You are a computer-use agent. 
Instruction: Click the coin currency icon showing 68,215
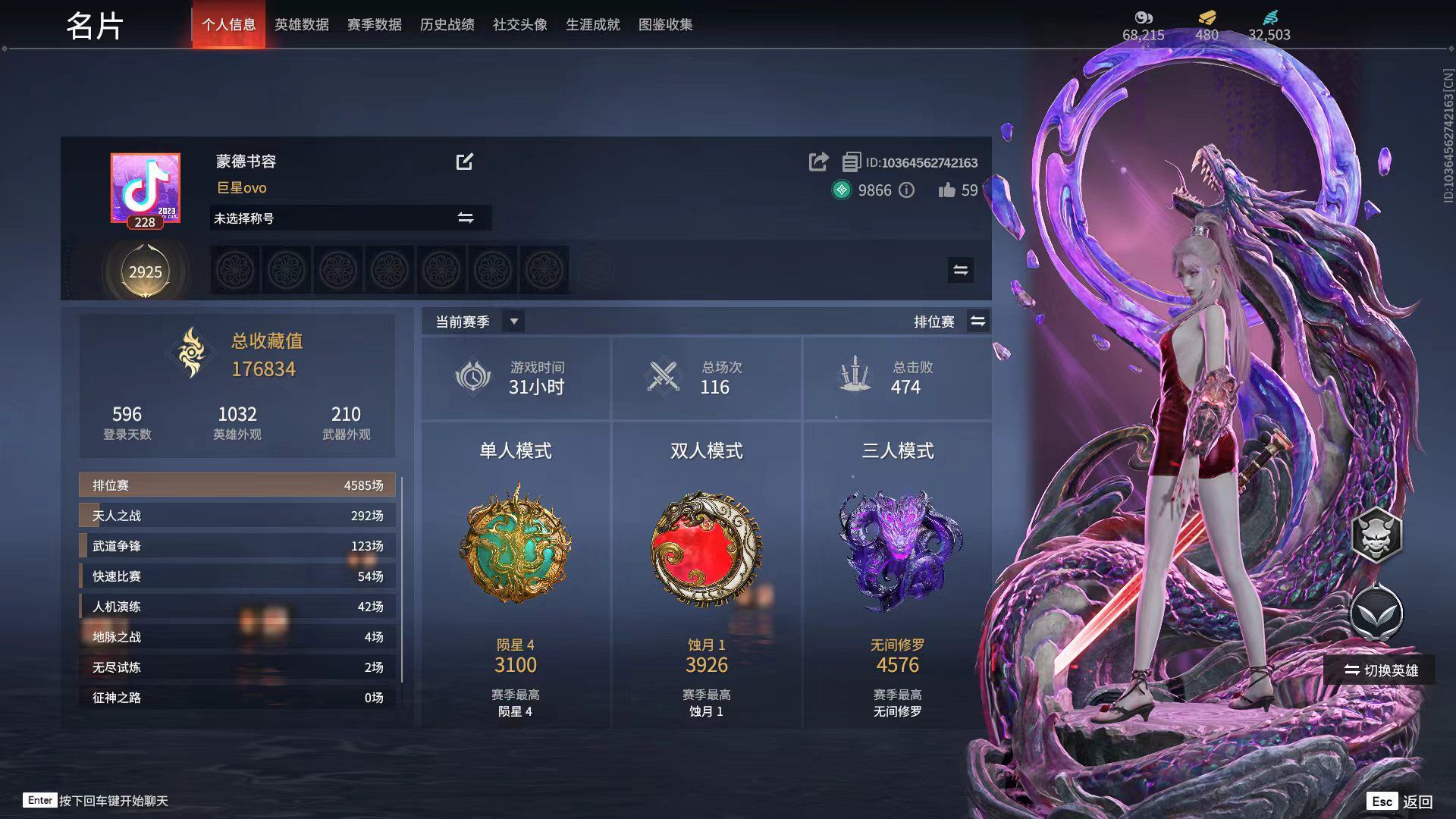pyautogui.click(x=1142, y=18)
